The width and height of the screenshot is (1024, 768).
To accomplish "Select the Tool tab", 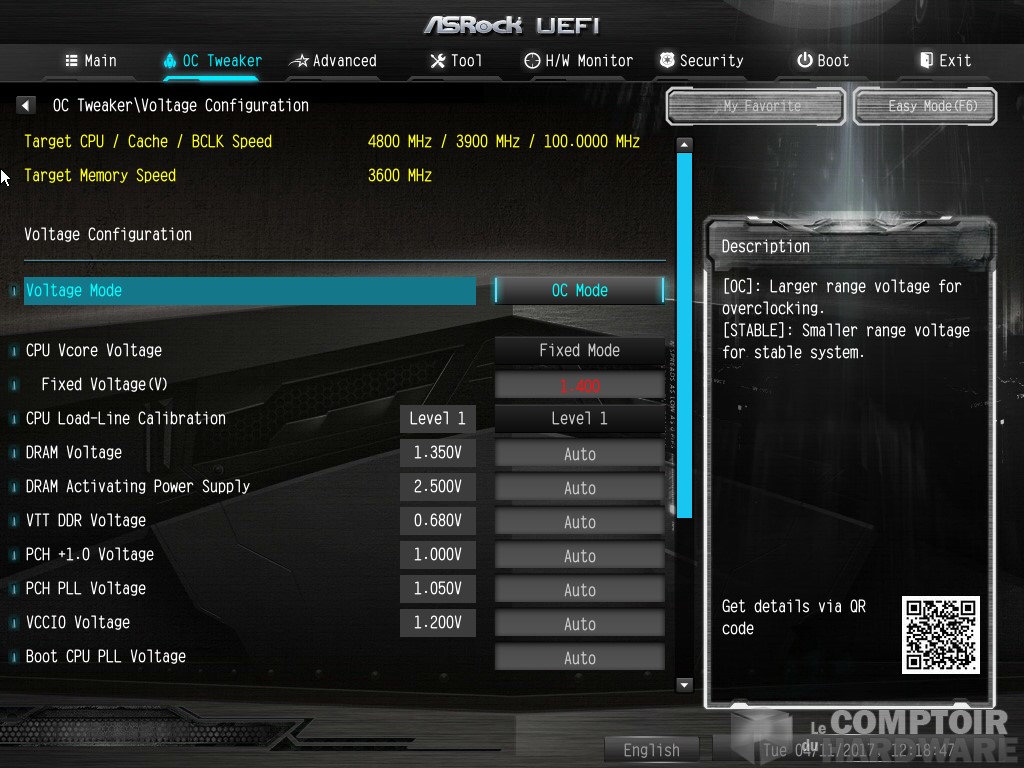I will (456, 61).
